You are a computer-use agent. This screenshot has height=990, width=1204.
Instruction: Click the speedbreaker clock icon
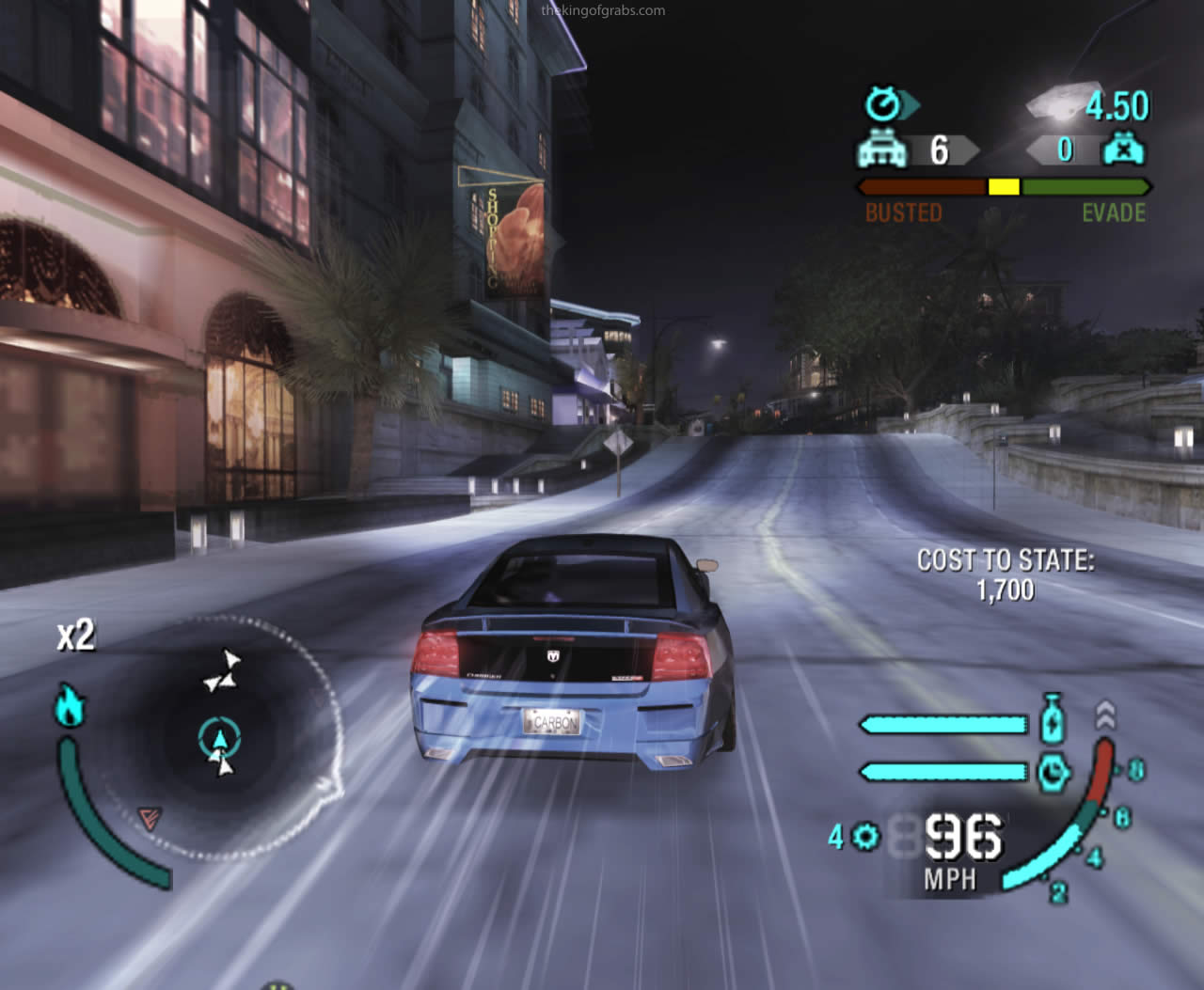pos(1053,773)
